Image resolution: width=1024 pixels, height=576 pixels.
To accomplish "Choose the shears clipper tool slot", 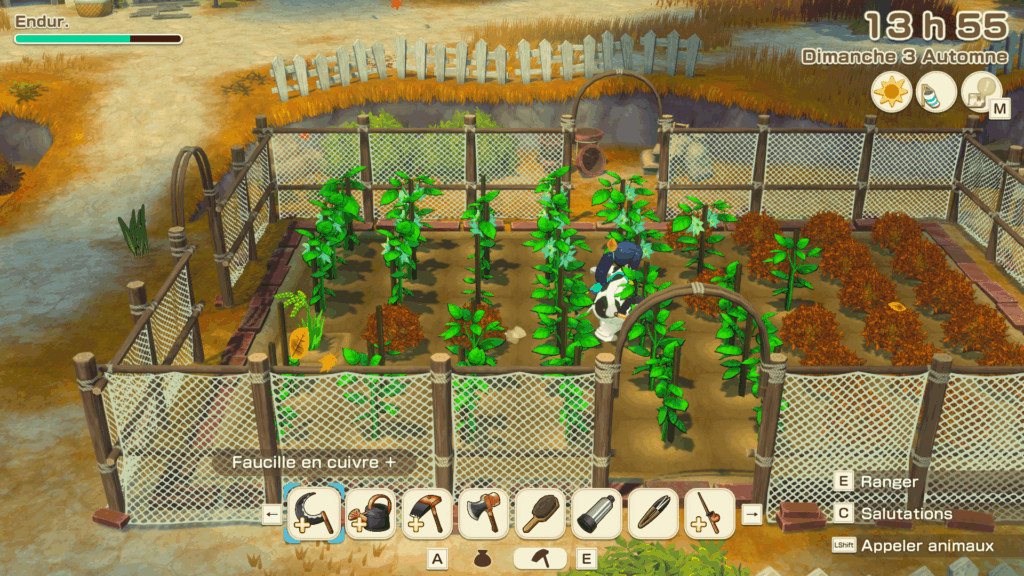I will pos(654,514).
